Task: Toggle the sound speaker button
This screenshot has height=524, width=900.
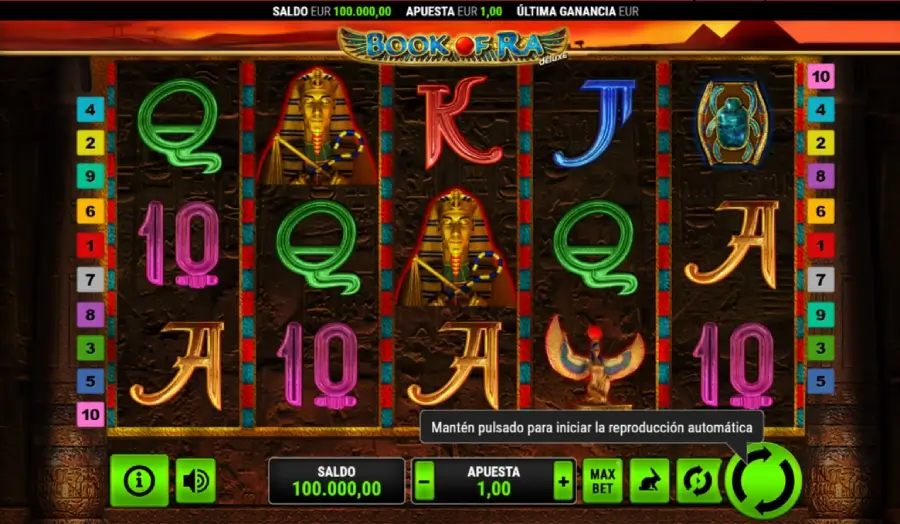Action: tap(195, 481)
